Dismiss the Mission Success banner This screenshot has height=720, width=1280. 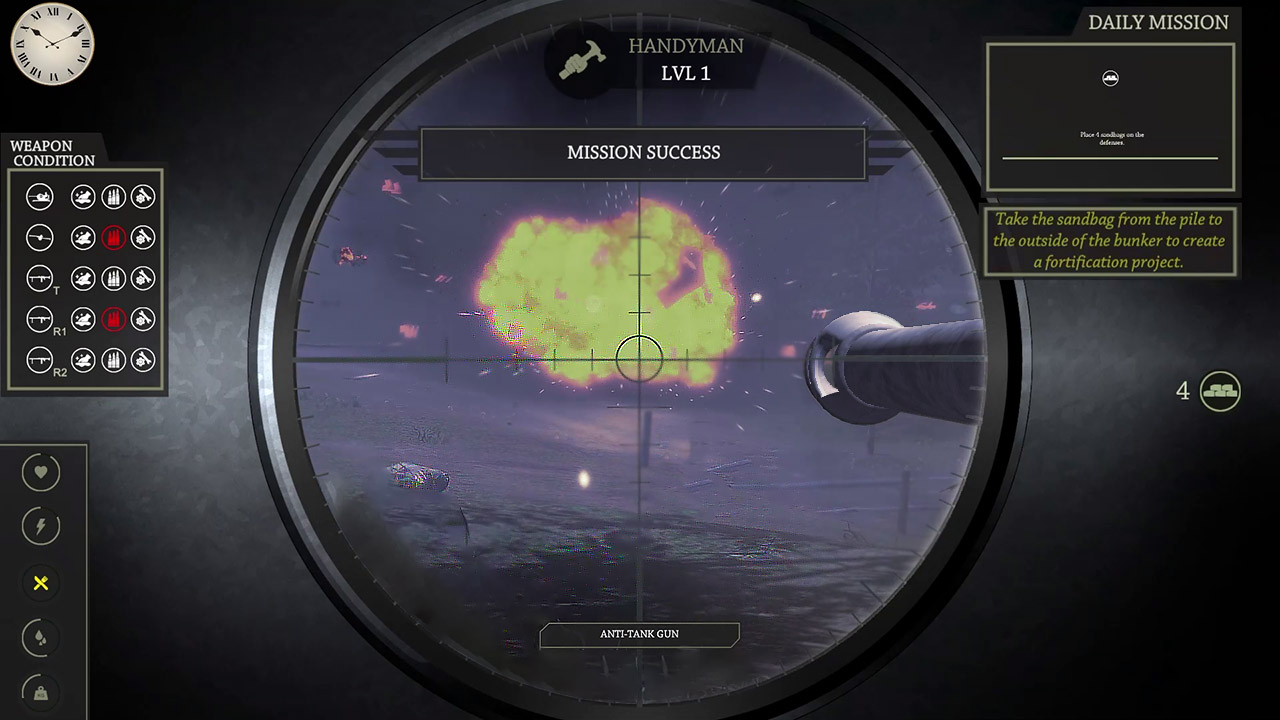642,152
